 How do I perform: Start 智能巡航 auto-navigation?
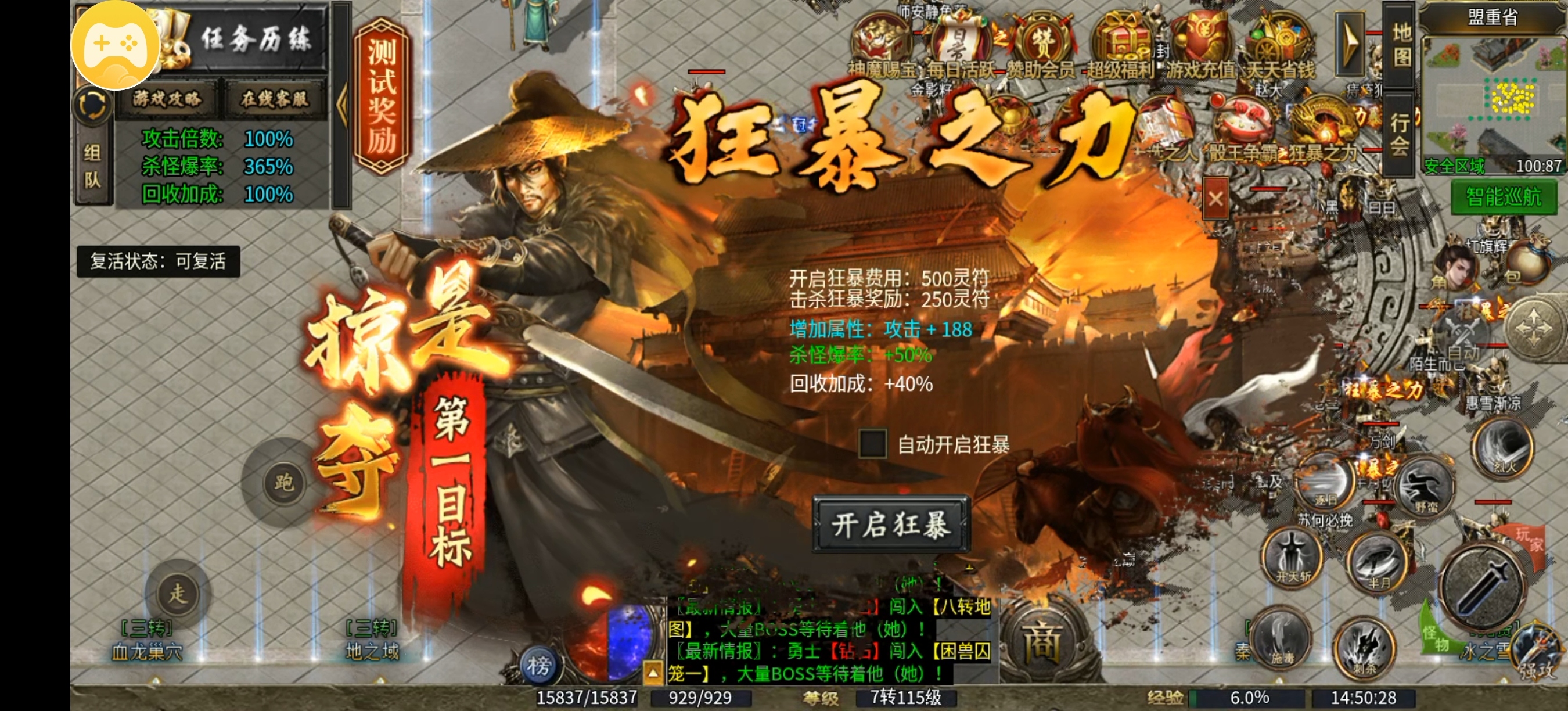1499,199
